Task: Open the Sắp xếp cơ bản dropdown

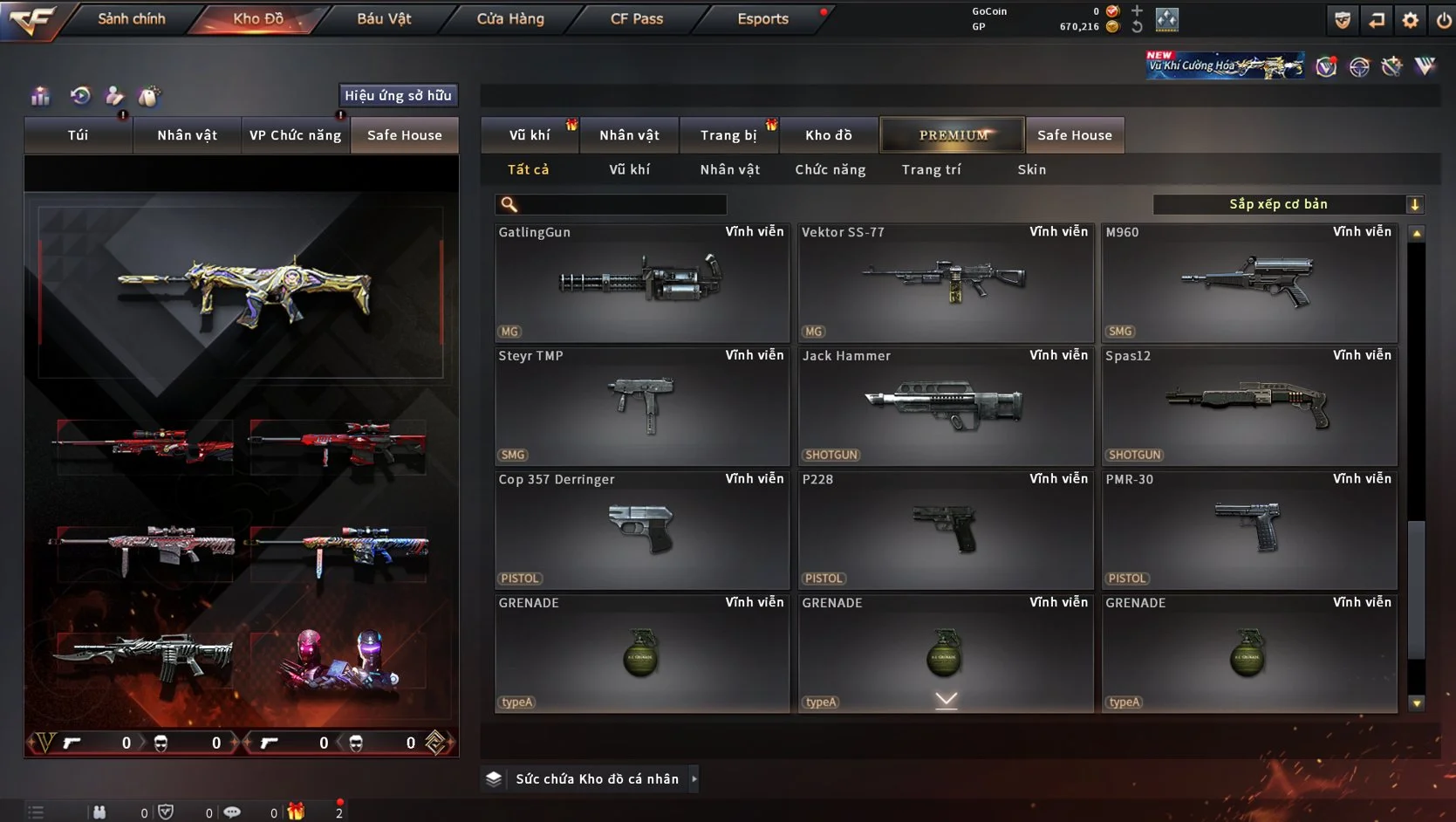Action: pyautogui.click(x=1288, y=204)
